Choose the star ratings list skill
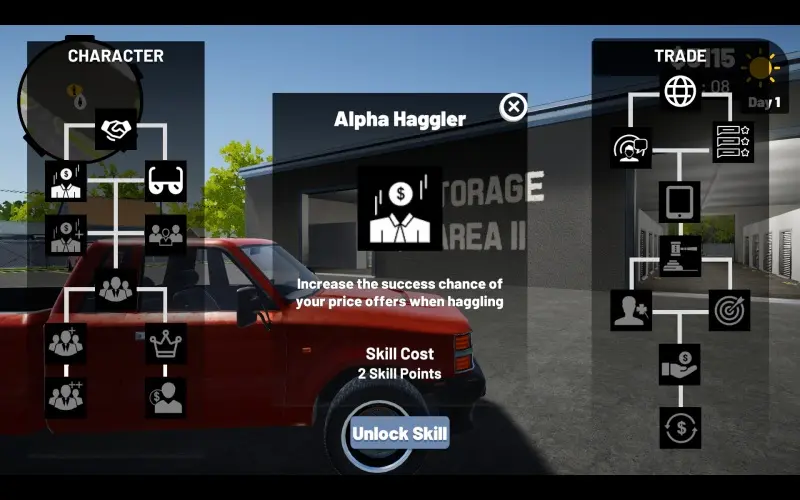 733,142
